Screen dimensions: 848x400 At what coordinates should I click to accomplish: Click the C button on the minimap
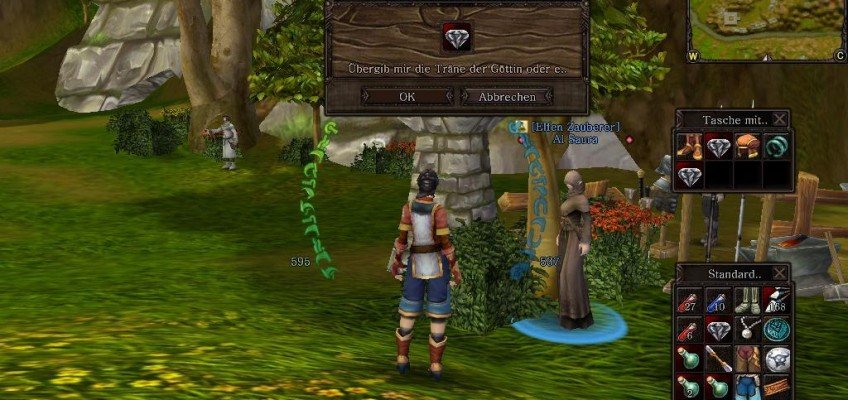839,57
